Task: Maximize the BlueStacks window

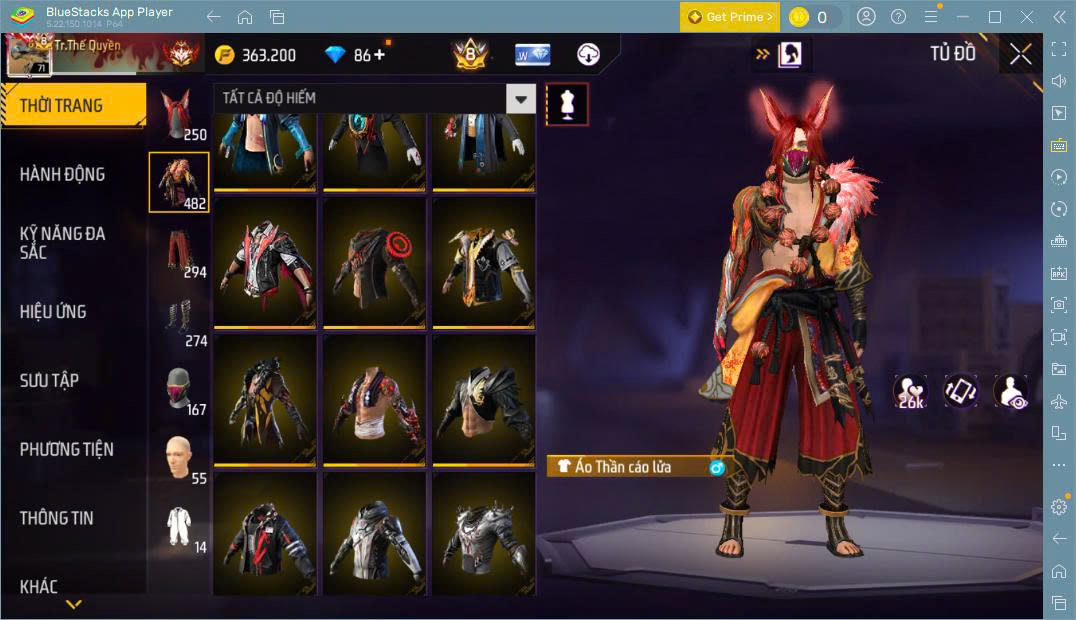Action: [994, 17]
